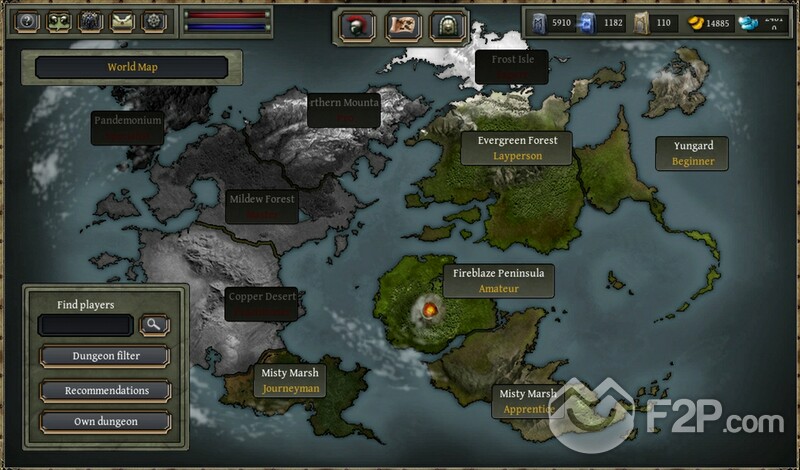Click the red-plumed helmet button
This screenshot has width=800, height=470.
[357, 26]
